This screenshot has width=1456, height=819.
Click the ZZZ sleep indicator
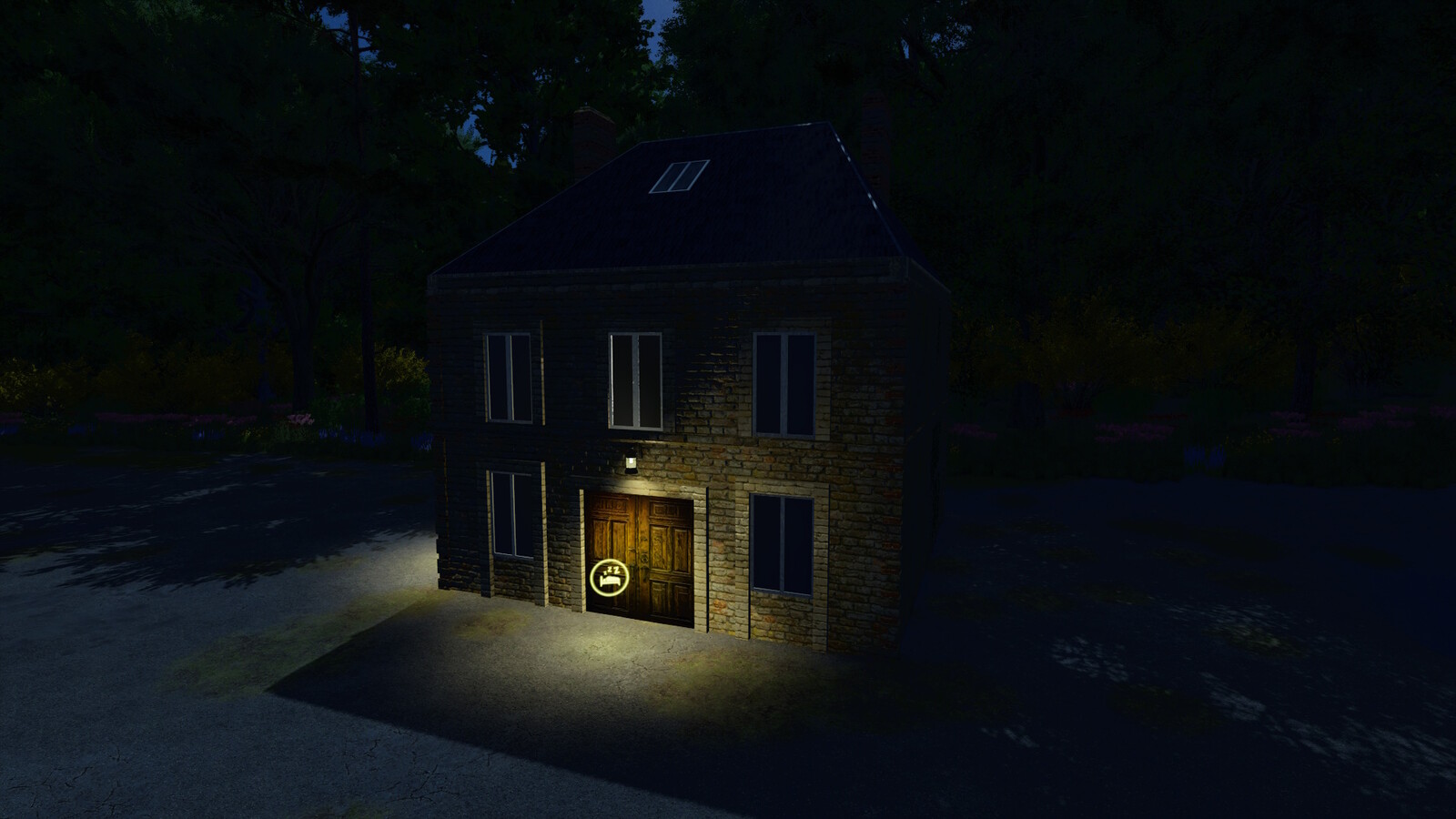tap(611, 570)
